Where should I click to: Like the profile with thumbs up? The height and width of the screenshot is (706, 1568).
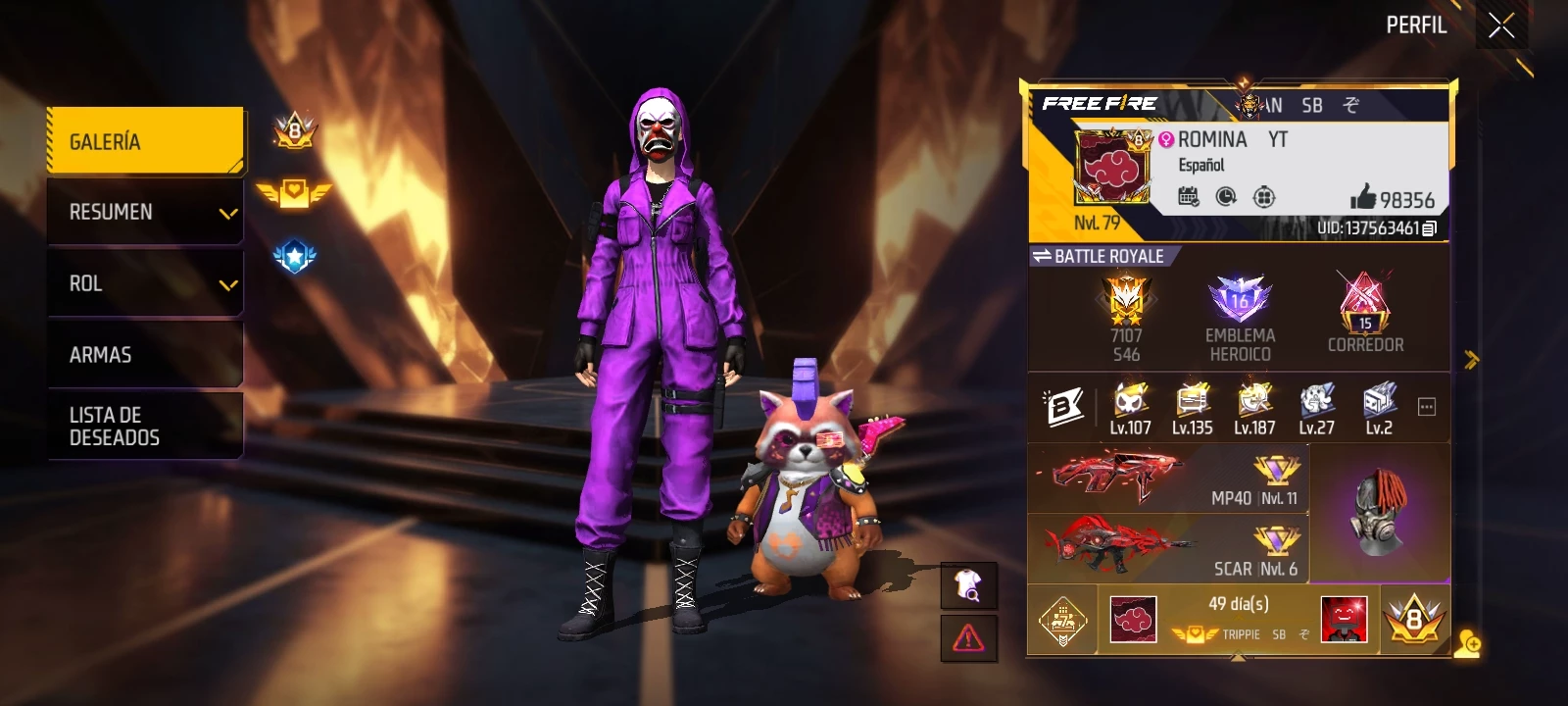[1363, 198]
